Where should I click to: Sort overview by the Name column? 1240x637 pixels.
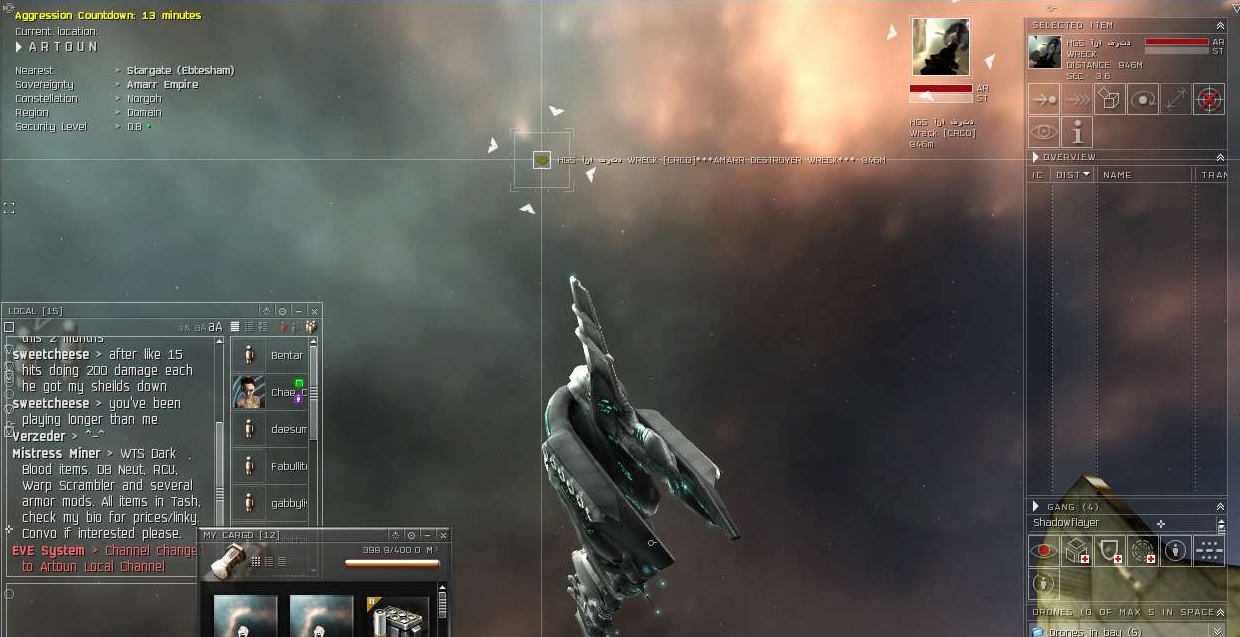click(1117, 175)
